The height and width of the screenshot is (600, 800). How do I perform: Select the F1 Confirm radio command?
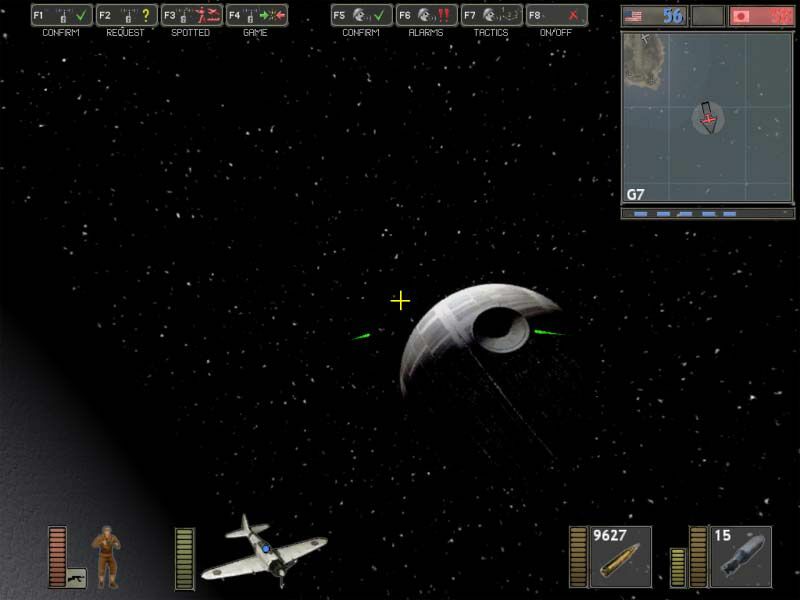(x=62, y=16)
